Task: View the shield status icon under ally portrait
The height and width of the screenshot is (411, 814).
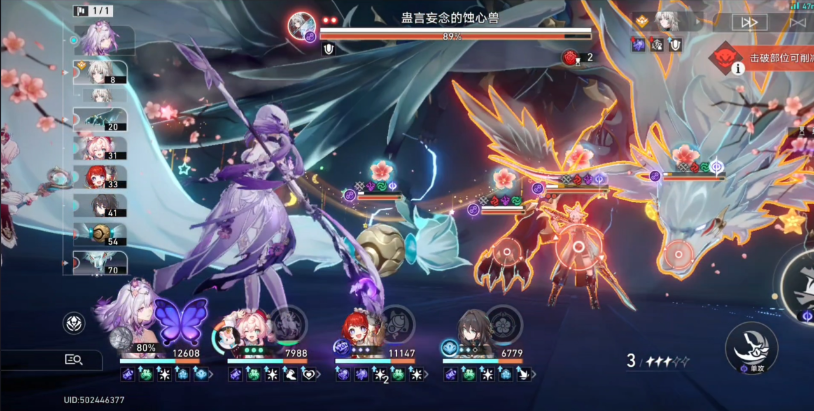Action: [675, 44]
